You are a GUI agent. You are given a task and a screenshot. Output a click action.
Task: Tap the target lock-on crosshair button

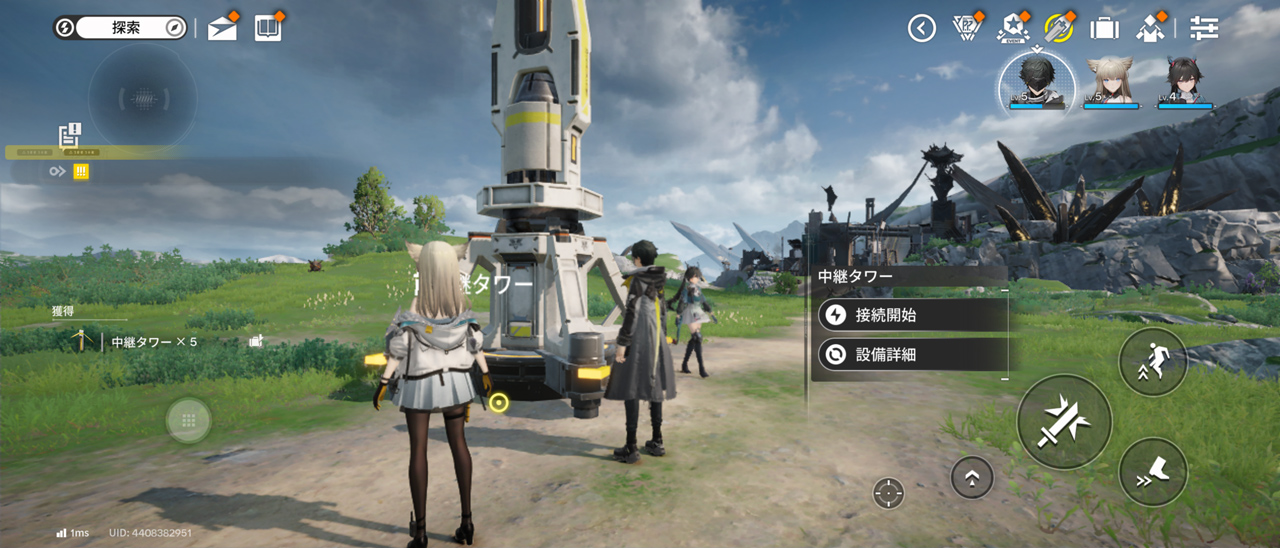(x=888, y=492)
